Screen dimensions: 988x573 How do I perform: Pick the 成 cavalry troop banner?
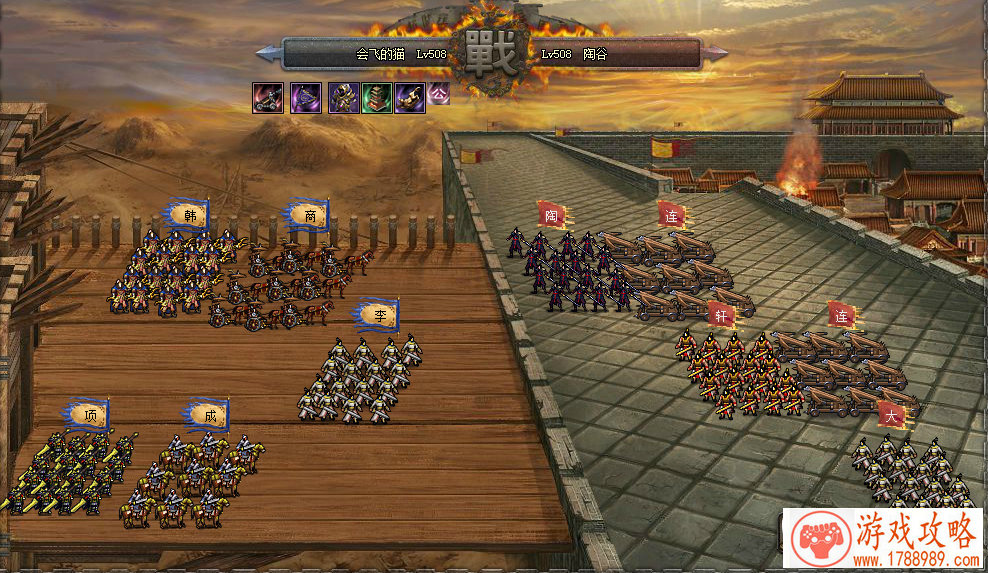coord(209,414)
